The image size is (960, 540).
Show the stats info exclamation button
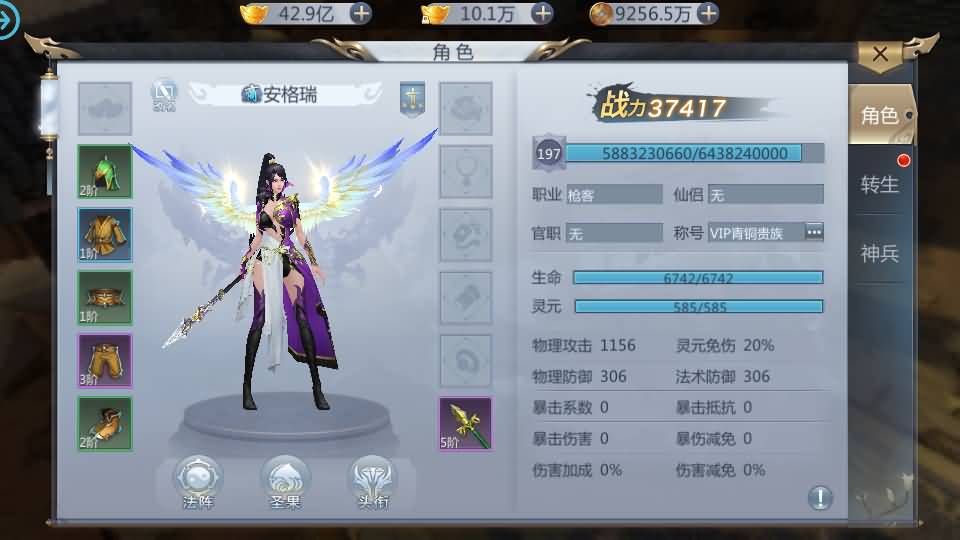[820, 497]
